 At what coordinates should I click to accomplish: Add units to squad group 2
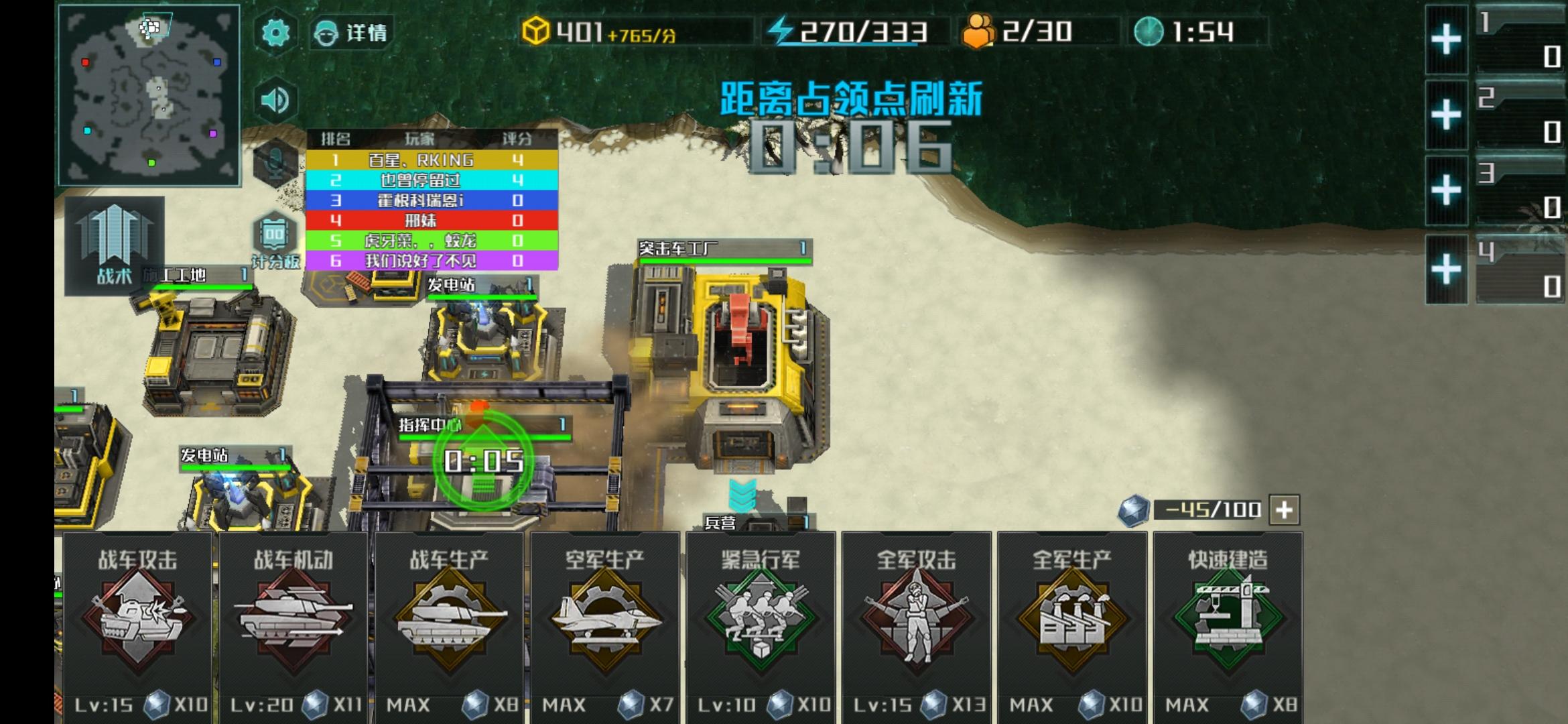pyautogui.click(x=1446, y=115)
